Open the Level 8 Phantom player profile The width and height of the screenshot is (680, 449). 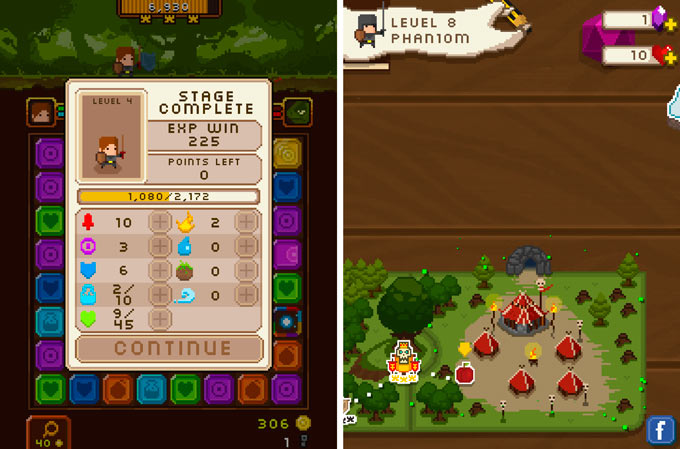(x=415, y=30)
